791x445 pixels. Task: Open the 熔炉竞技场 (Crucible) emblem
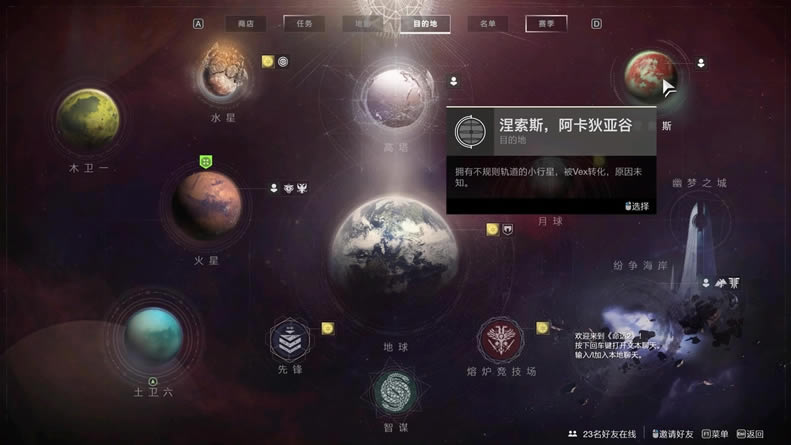[501, 340]
